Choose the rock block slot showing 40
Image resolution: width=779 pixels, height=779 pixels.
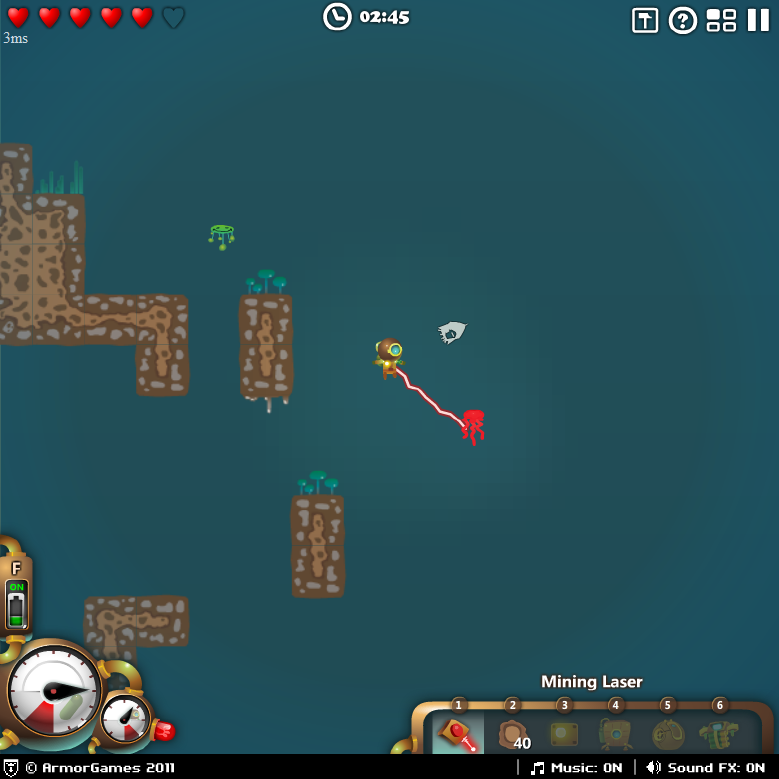pyautogui.click(x=512, y=735)
